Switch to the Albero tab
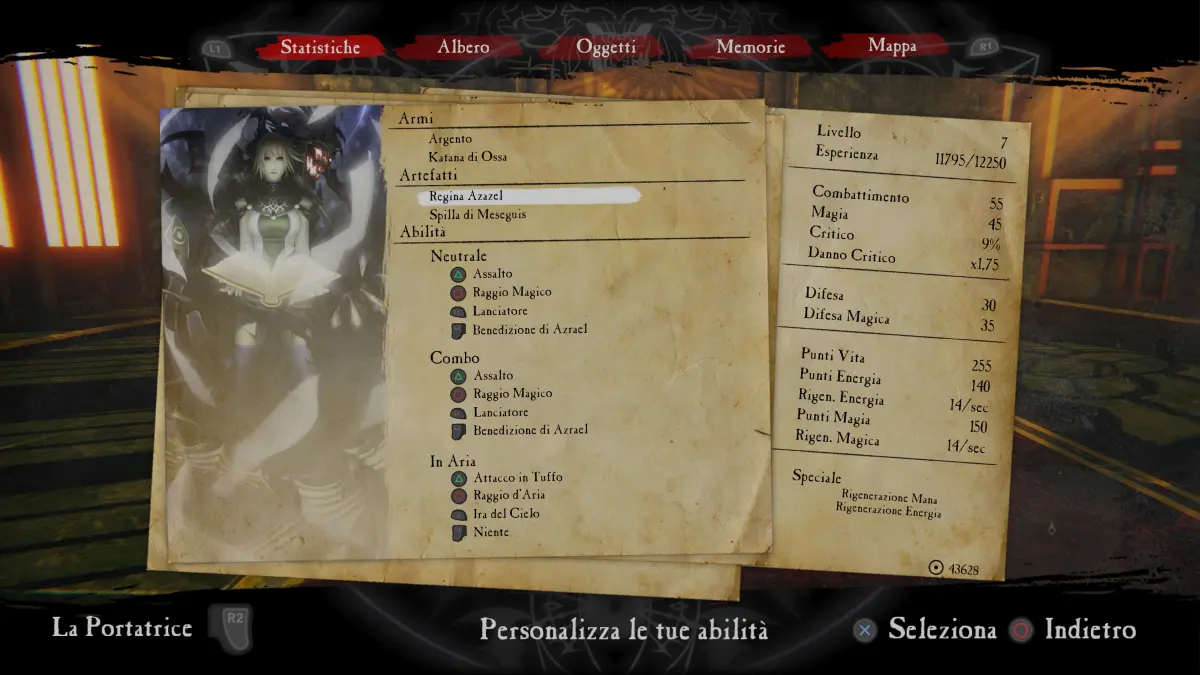The image size is (1200, 675). (x=463, y=47)
